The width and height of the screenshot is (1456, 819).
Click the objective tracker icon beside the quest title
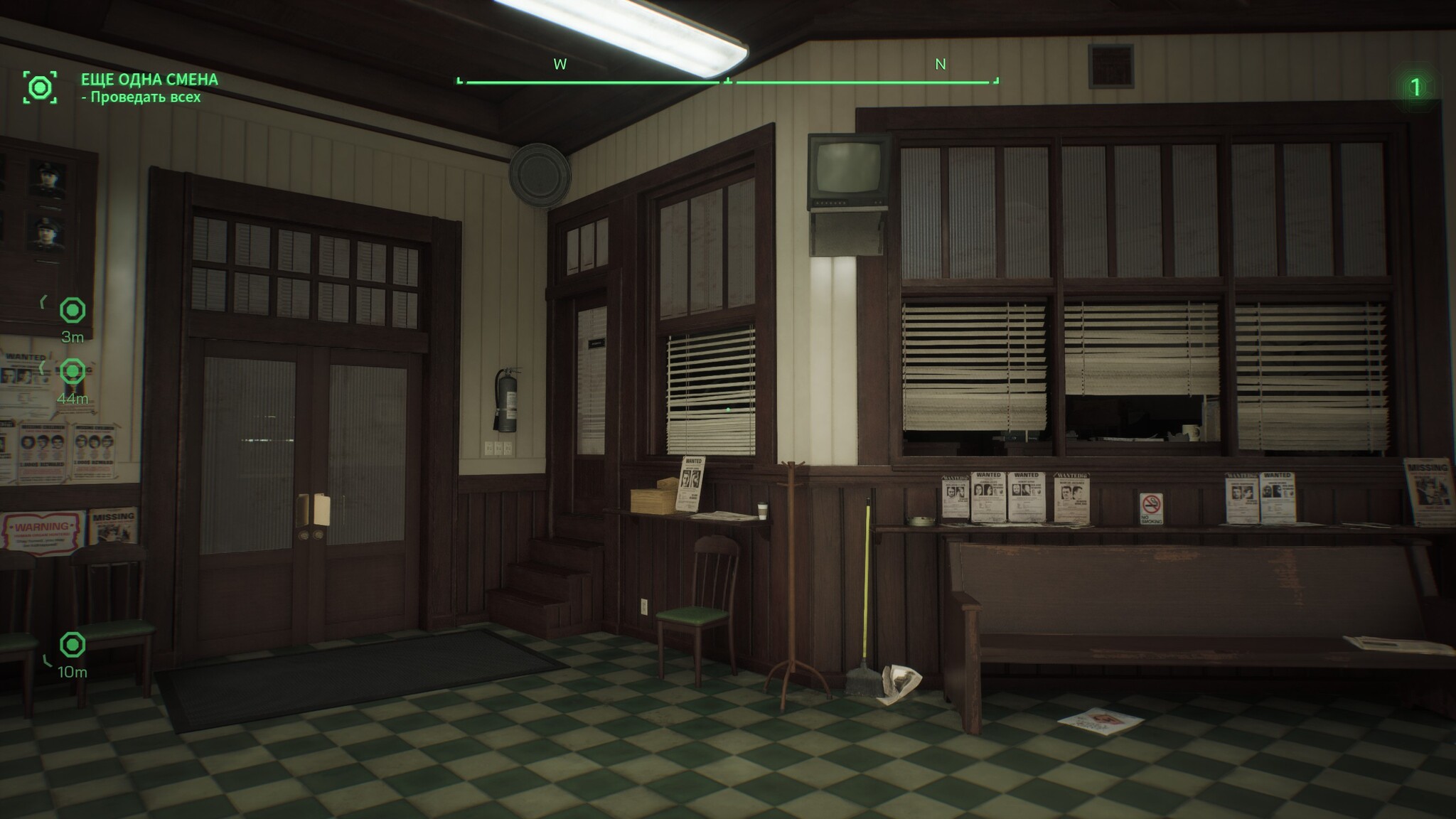click(x=40, y=87)
